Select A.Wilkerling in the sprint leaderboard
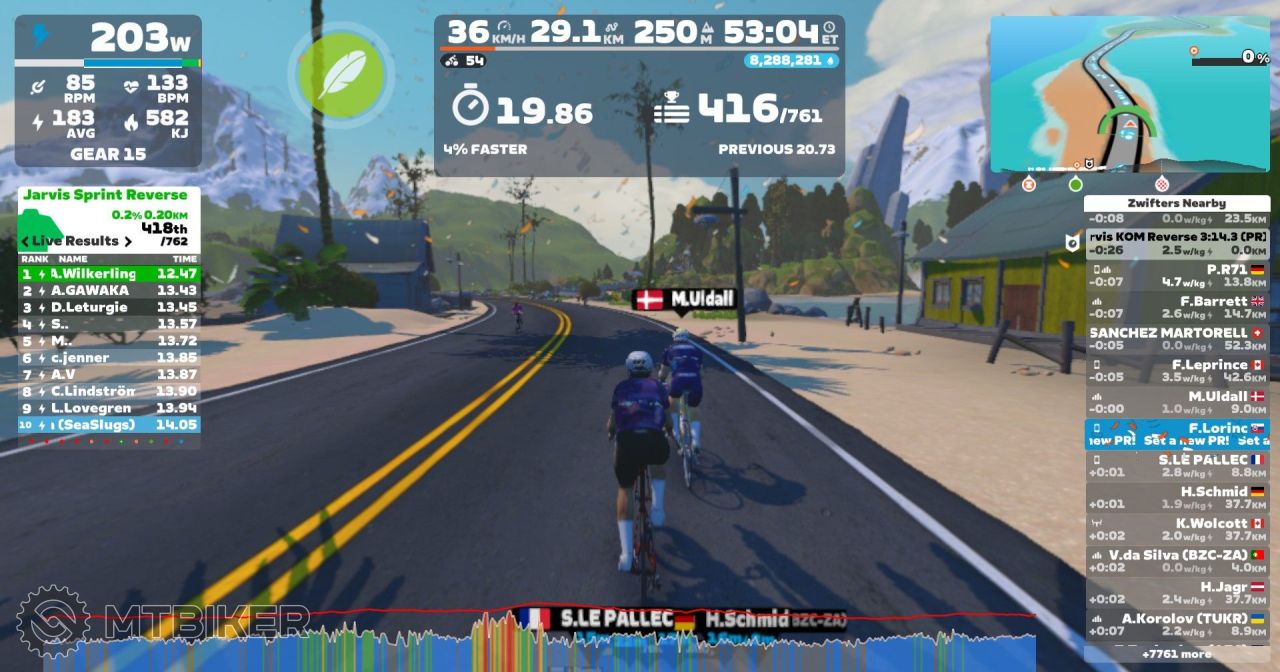 (109, 273)
